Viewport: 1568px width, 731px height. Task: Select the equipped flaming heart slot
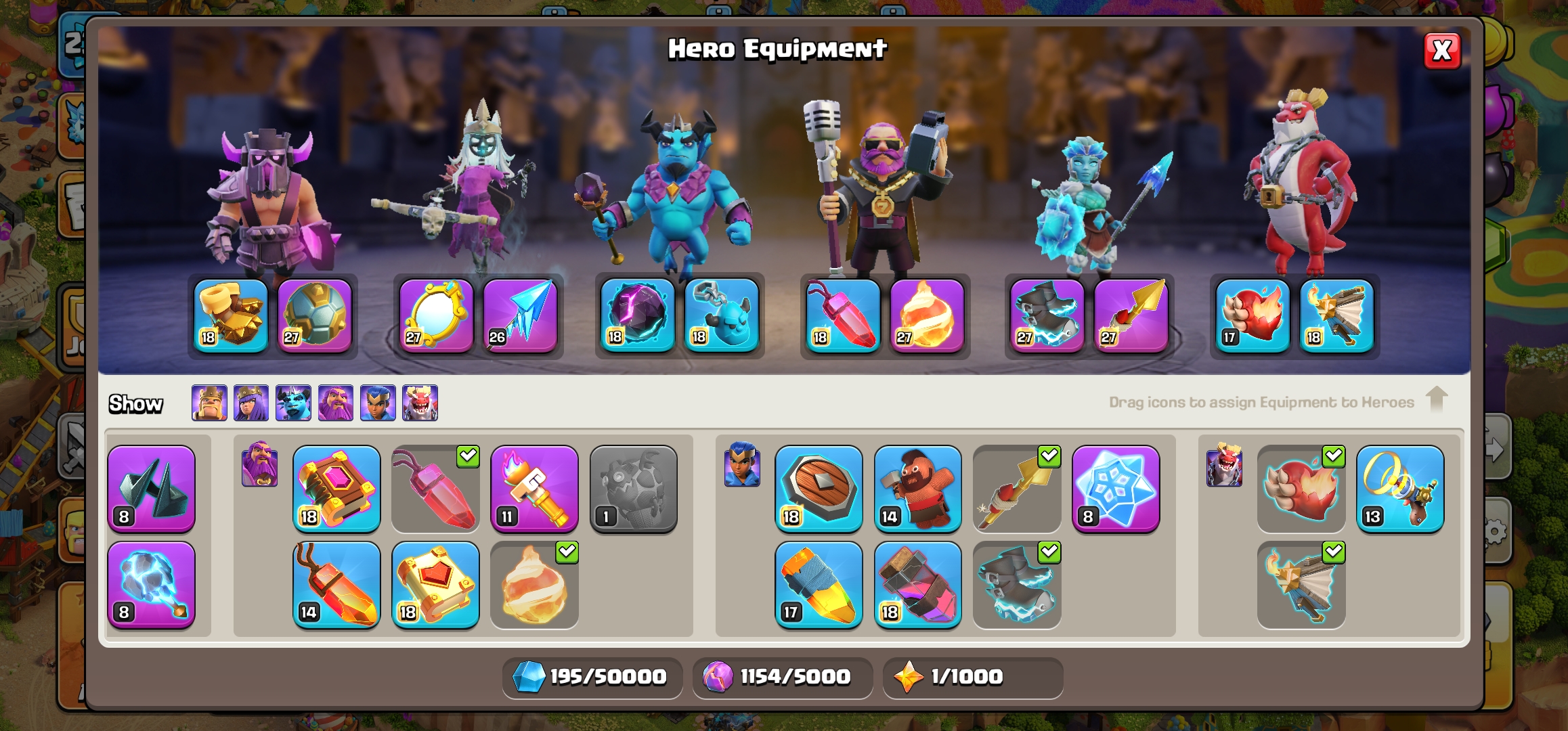click(1253, 315)
